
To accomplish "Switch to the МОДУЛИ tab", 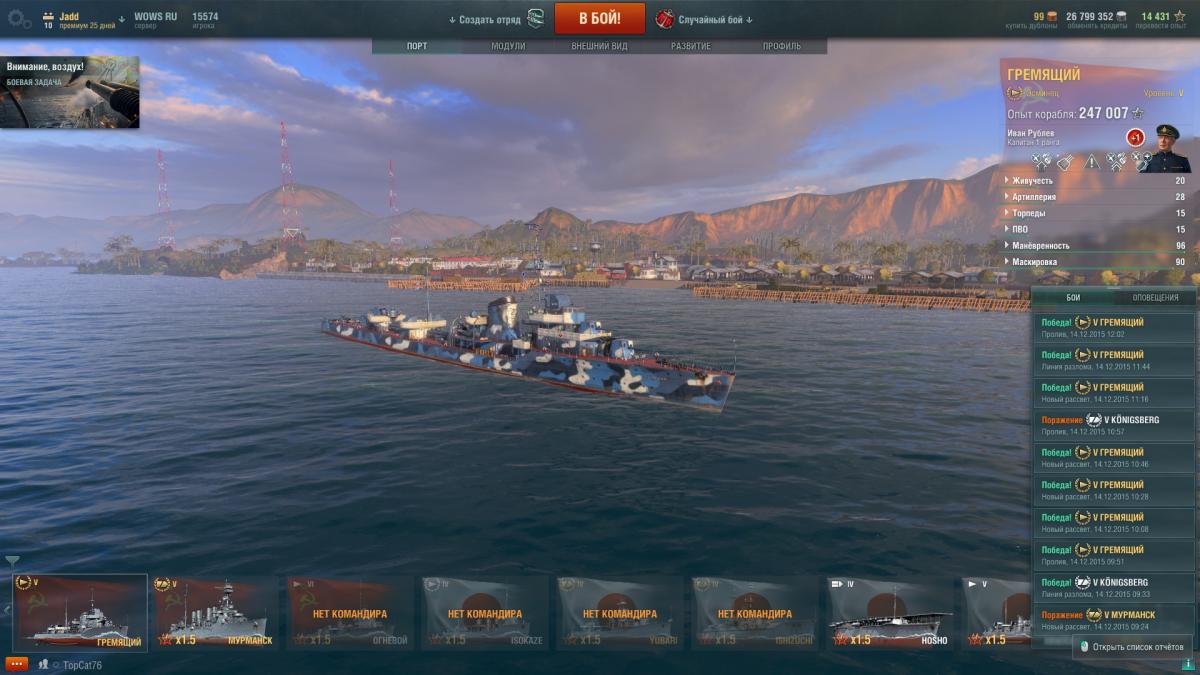I will coord(508,47).
